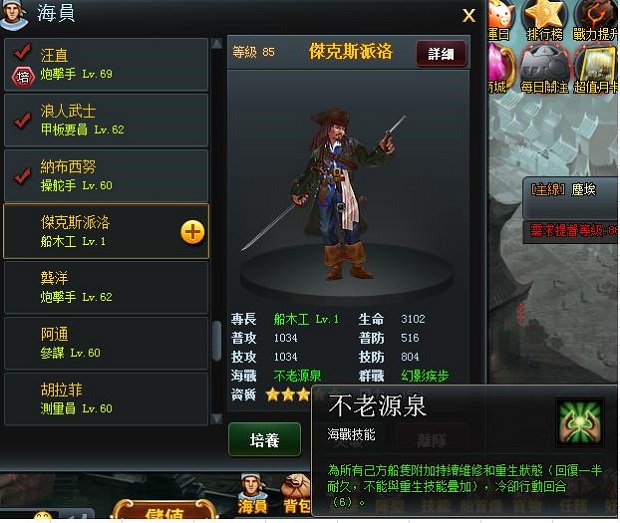Open the 戰力提升 power-up icon
Viewport: 620px width, 523px height.
point(596,17)
